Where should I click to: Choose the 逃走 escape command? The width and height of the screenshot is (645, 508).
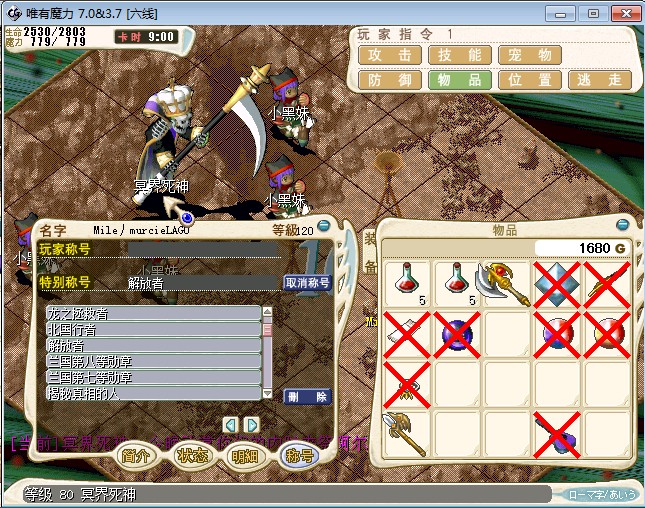pos(599,80)
